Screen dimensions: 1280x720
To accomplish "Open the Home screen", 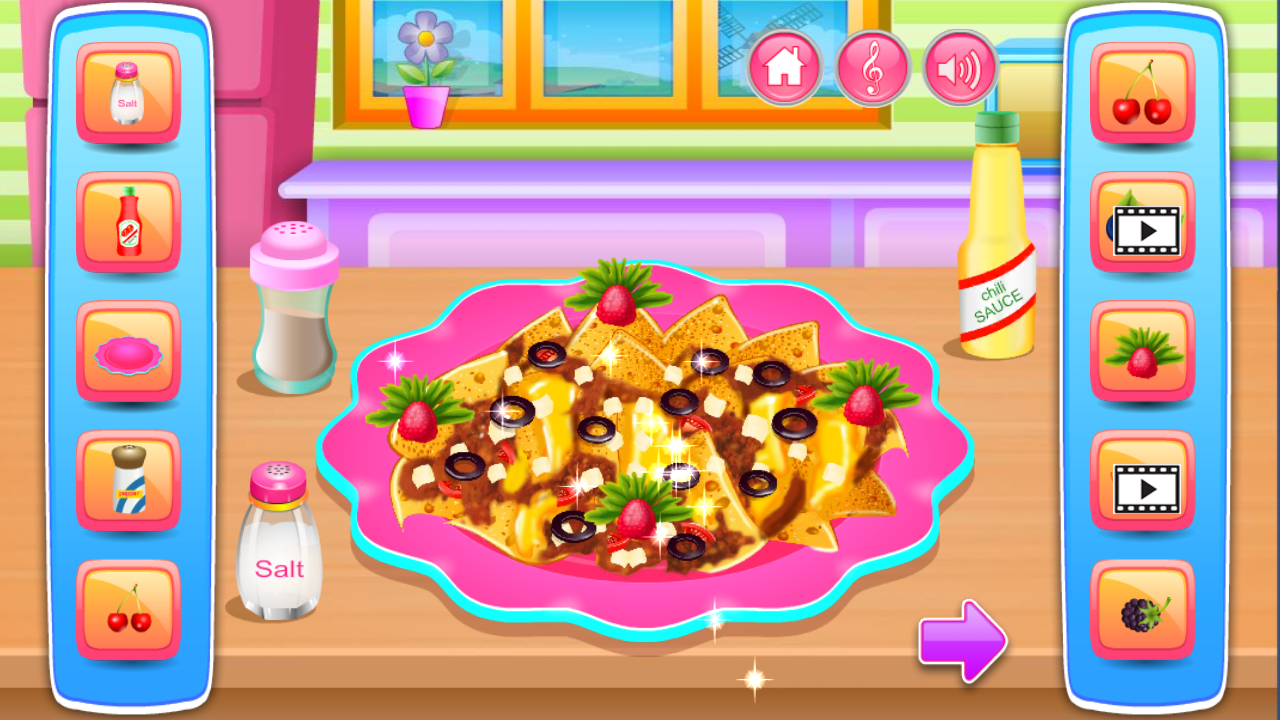I will pos(786,68).
